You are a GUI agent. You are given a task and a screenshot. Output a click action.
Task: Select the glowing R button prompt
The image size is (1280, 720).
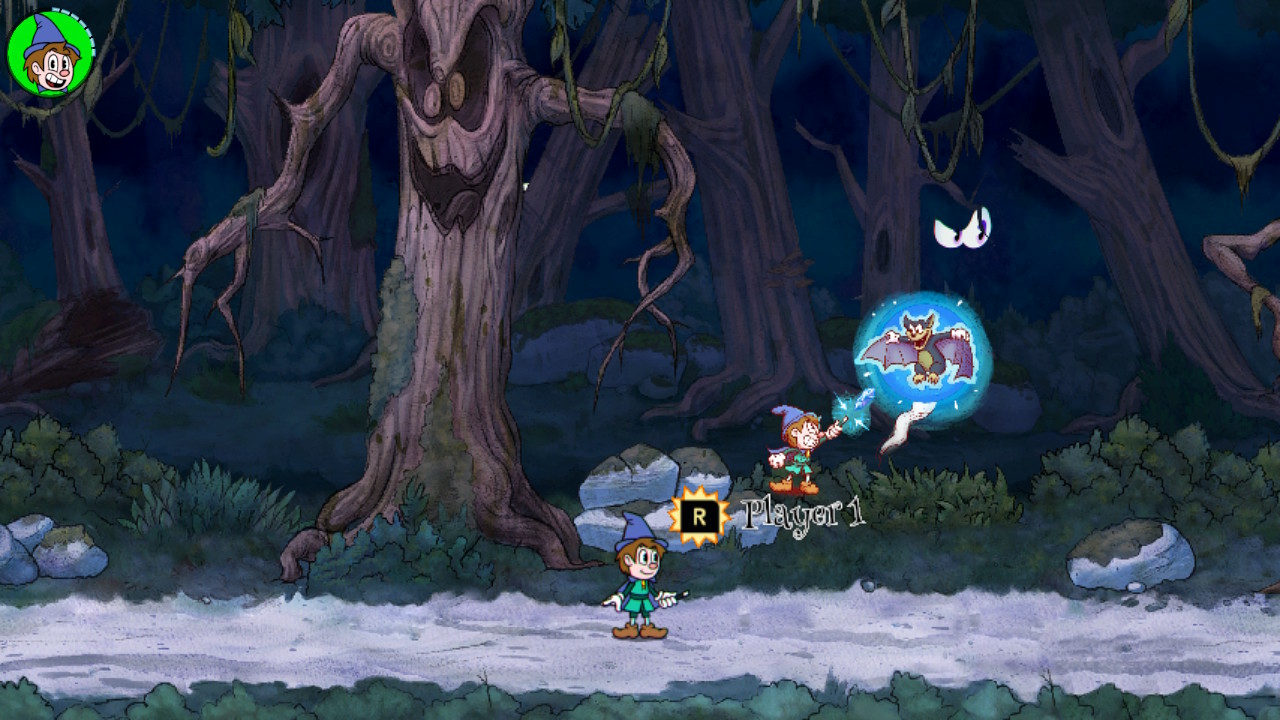[701, 515]
